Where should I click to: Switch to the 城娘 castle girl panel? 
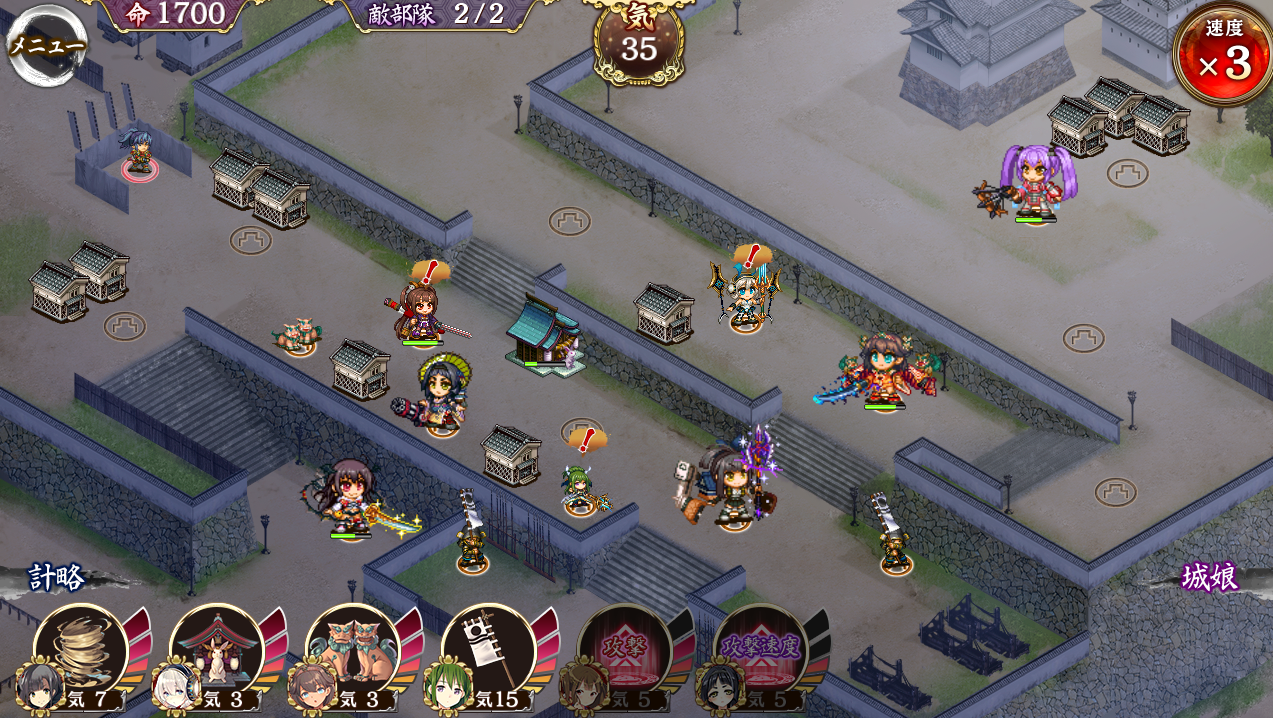[1209, 577]
